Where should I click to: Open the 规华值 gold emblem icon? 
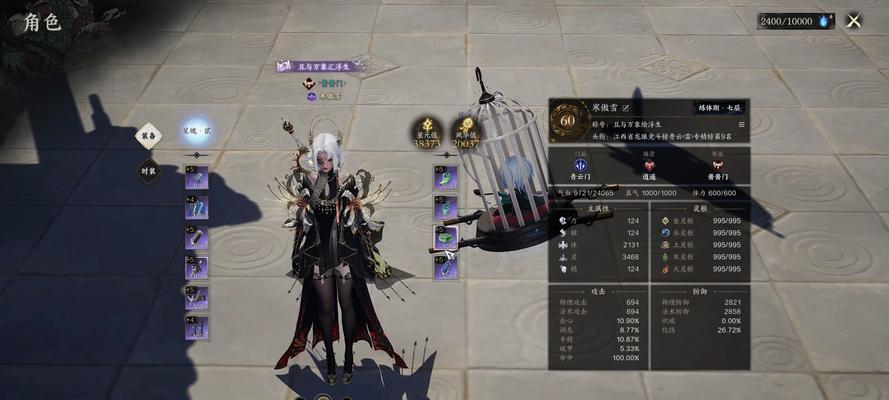[x=466, y=126]
